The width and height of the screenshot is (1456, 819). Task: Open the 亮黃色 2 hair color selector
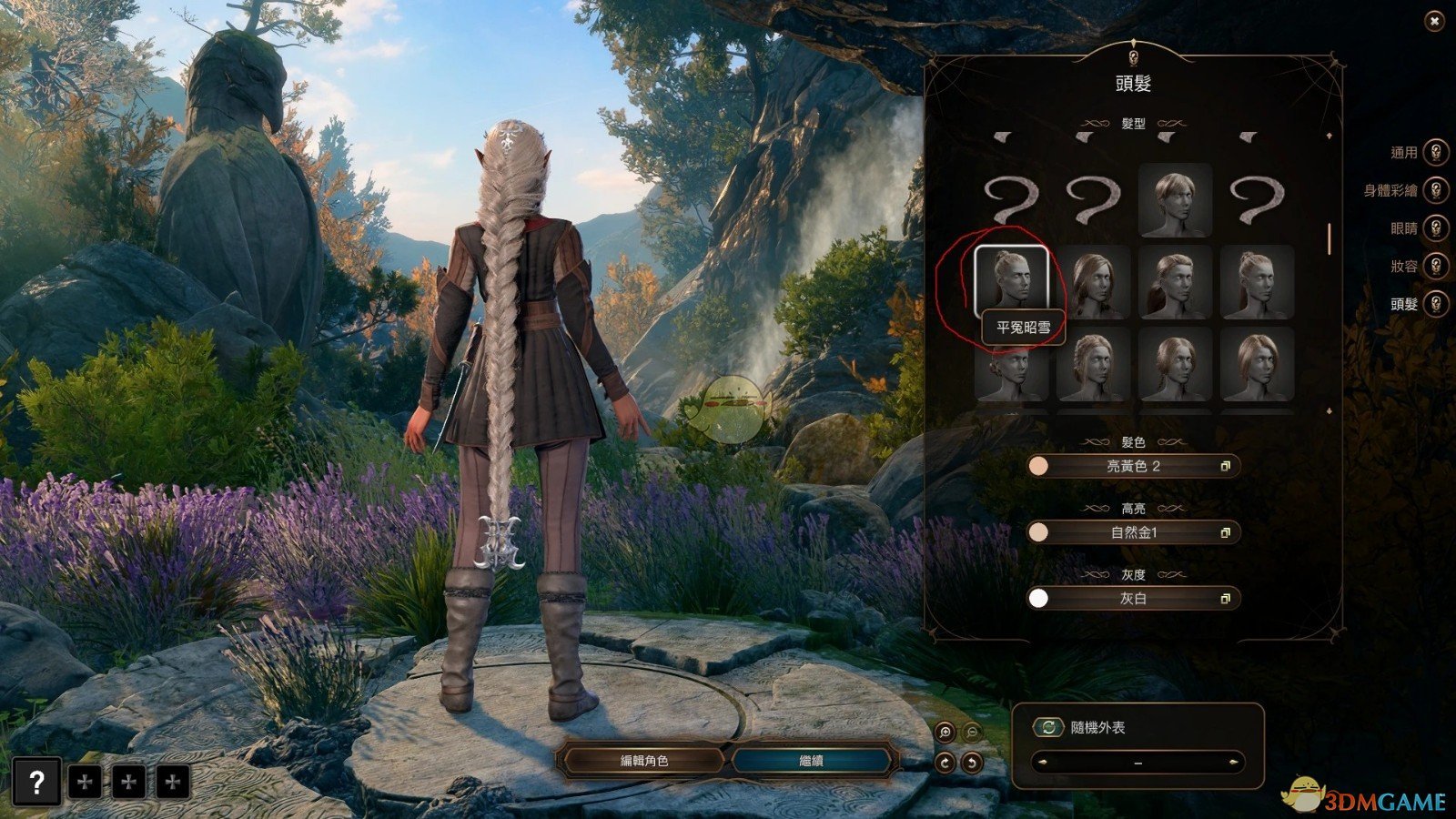click(1137, 467)
